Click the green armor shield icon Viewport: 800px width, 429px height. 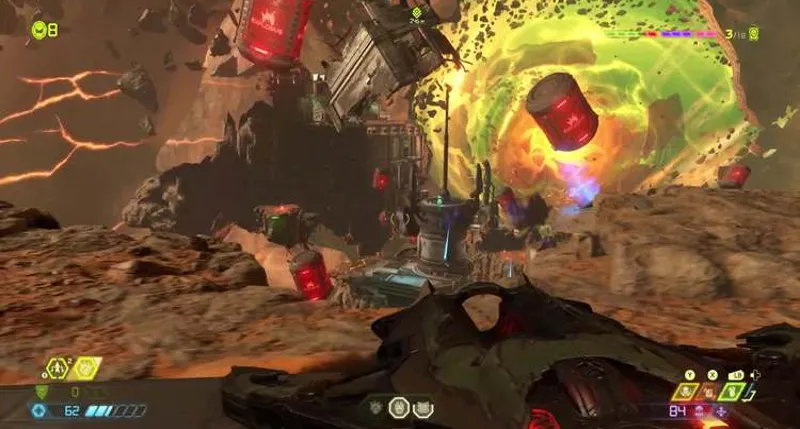[x=41, y=392]
